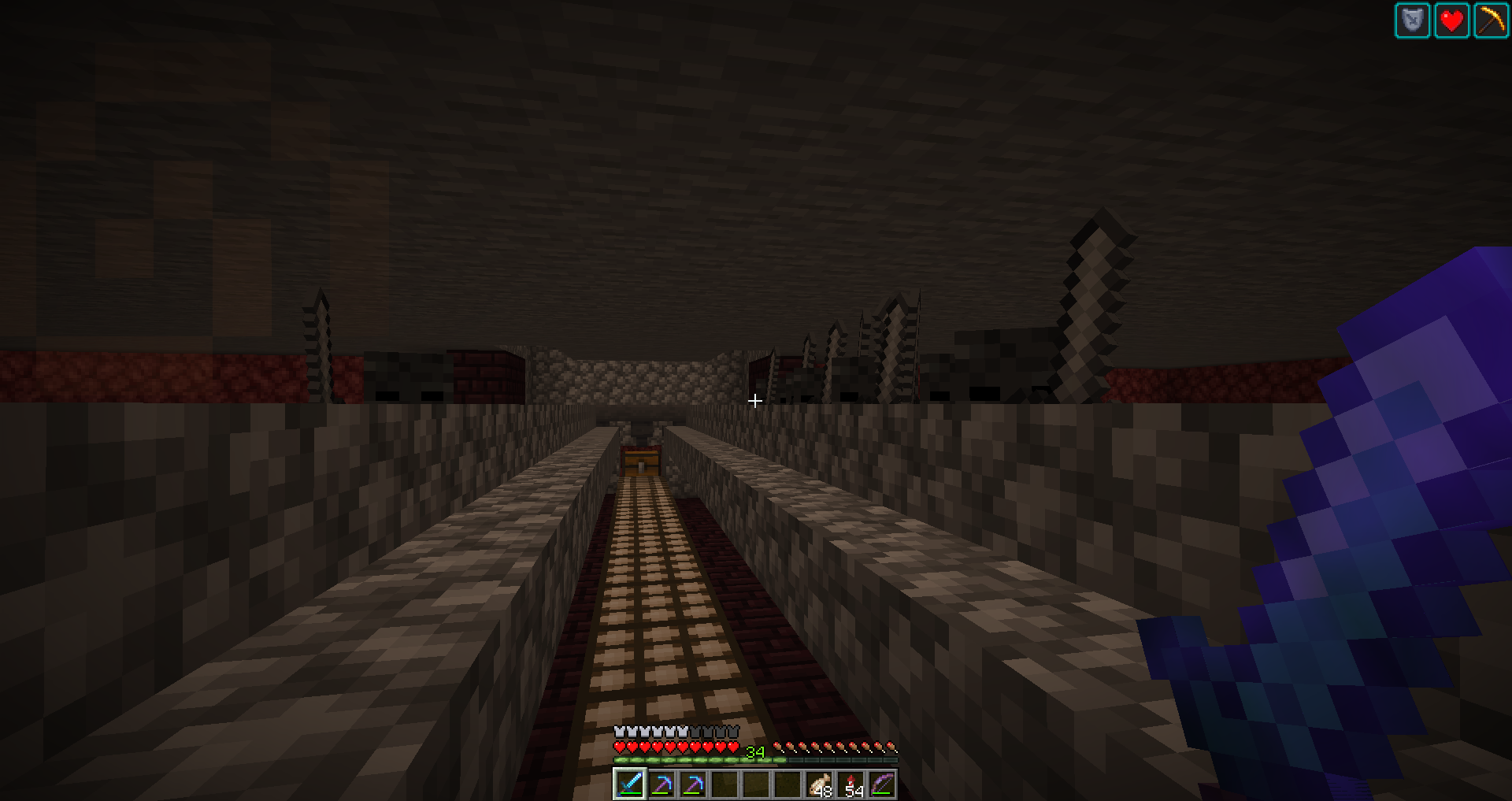Select the diamond sword in the first hotbar slot
The image size is (1512, 801).
(630, 784)
